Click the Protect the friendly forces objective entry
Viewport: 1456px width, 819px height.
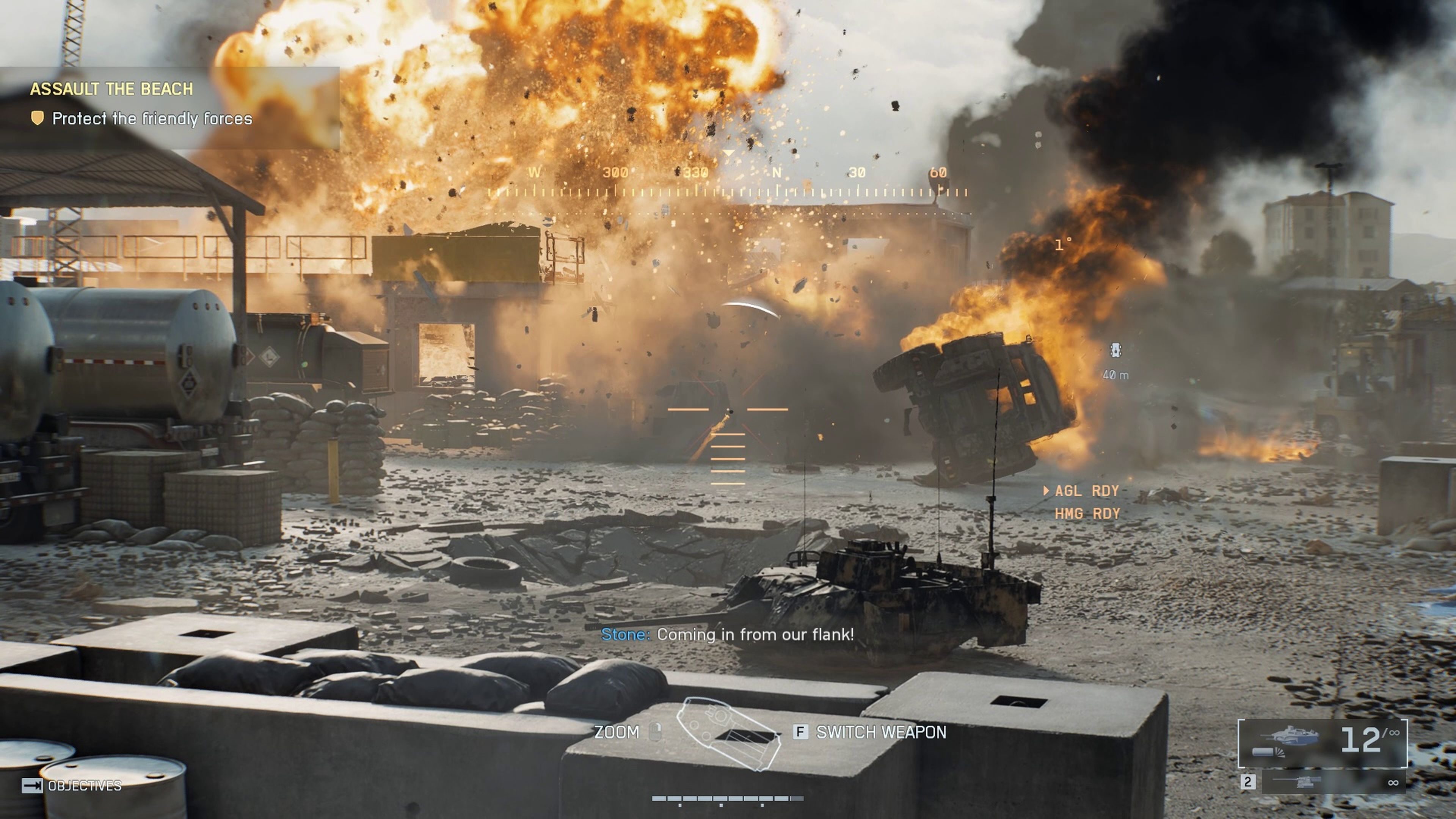[x=152, y=119]
